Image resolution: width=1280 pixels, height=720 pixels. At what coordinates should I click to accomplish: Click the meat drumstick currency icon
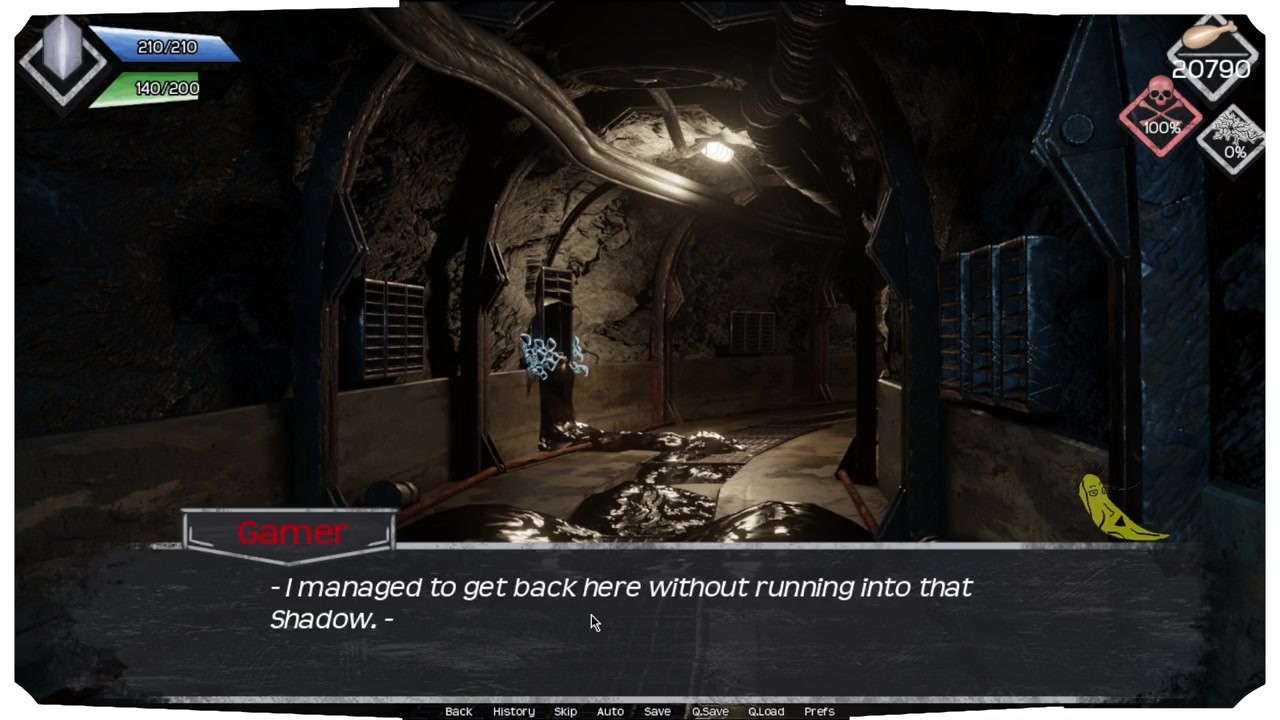[x=1211, y=38]
